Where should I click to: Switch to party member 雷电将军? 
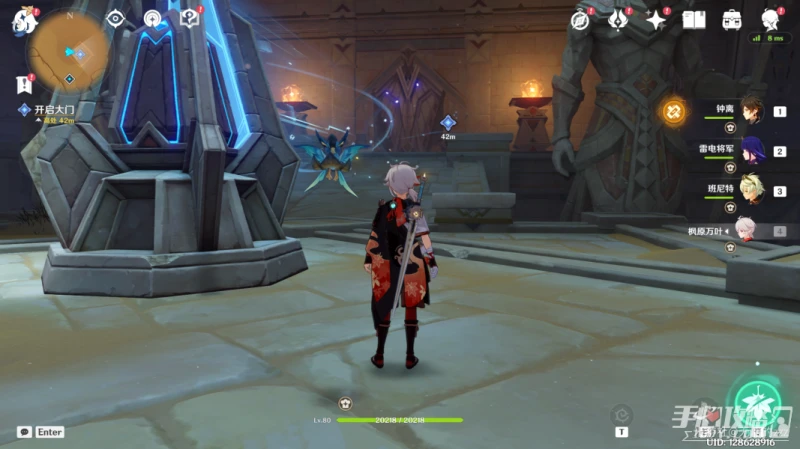(x=751, y=152)
